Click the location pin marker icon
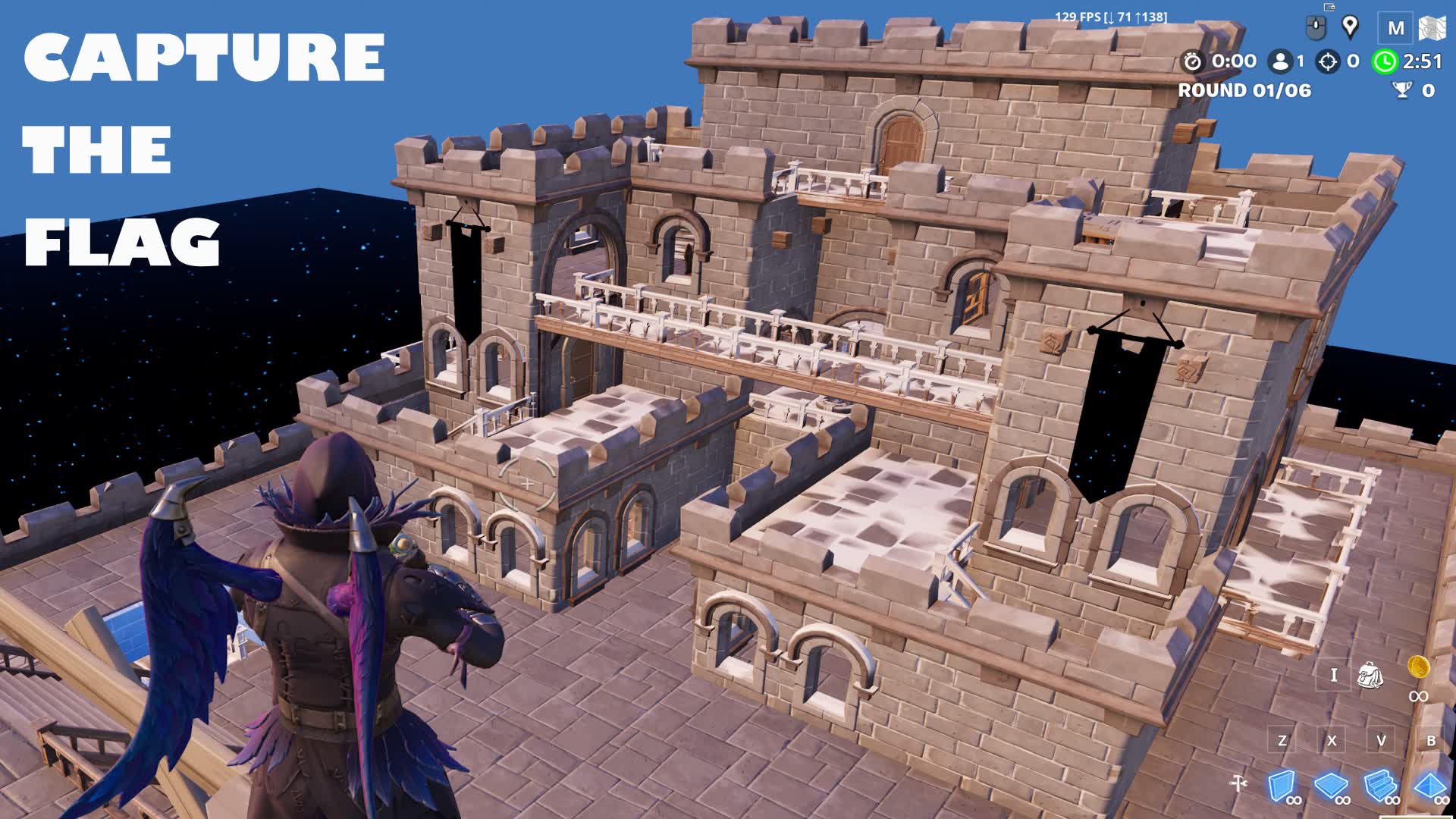Screen dimensions: 1456x819 point(1351,27)
